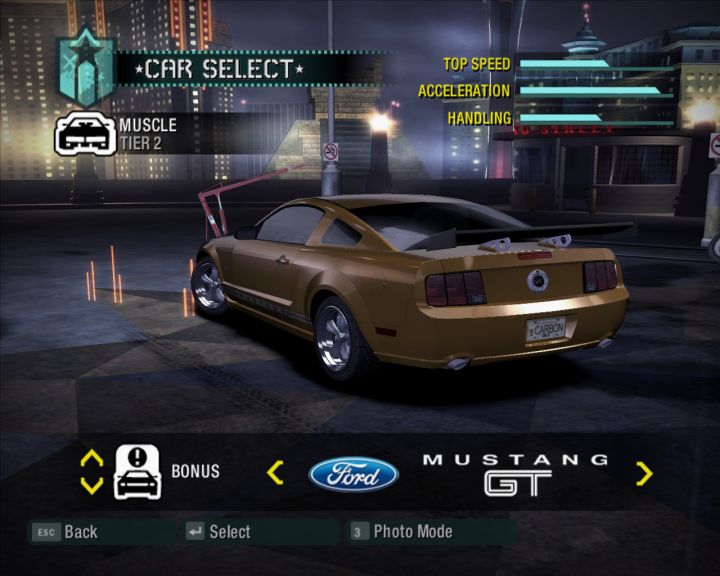Click the Muscle class car icon
This screenshot has height=576, width=720.
(85, 135)
